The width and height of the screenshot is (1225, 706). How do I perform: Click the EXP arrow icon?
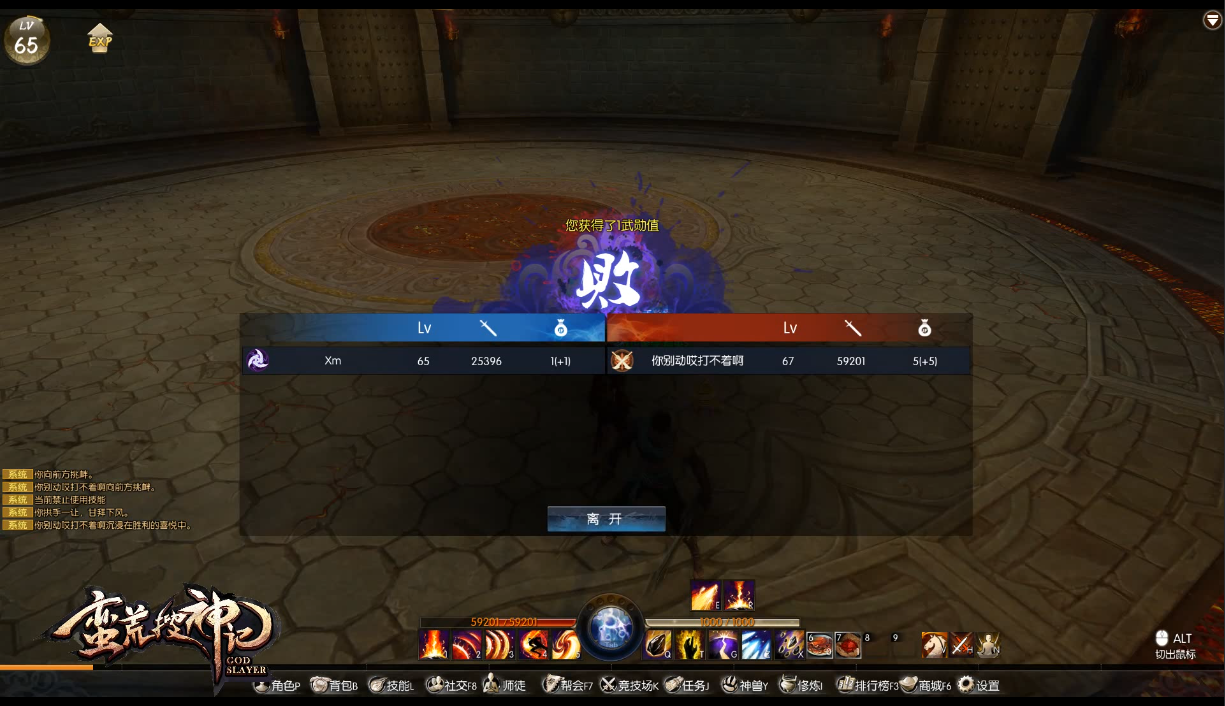(x=100, y=39)
